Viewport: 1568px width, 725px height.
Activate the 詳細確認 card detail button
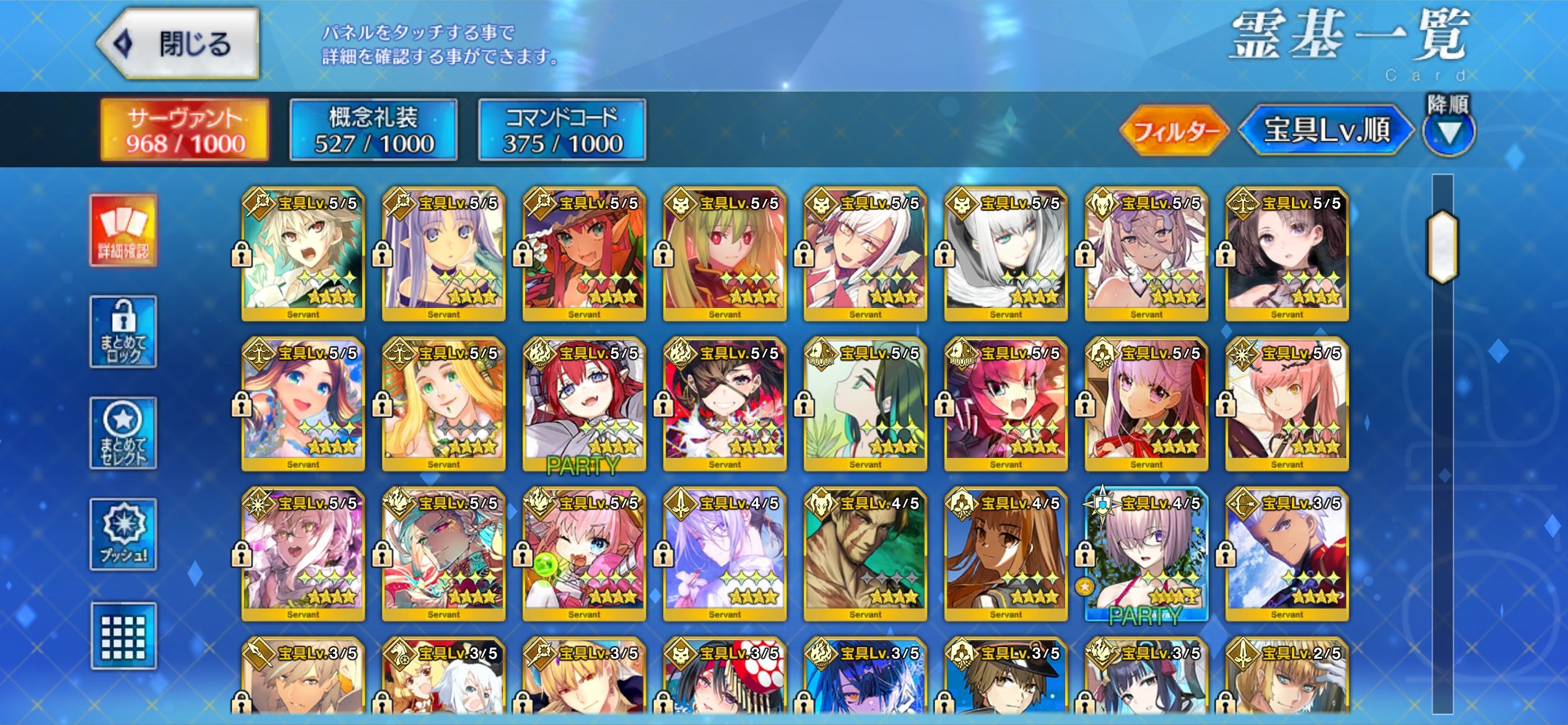[123, 231]
